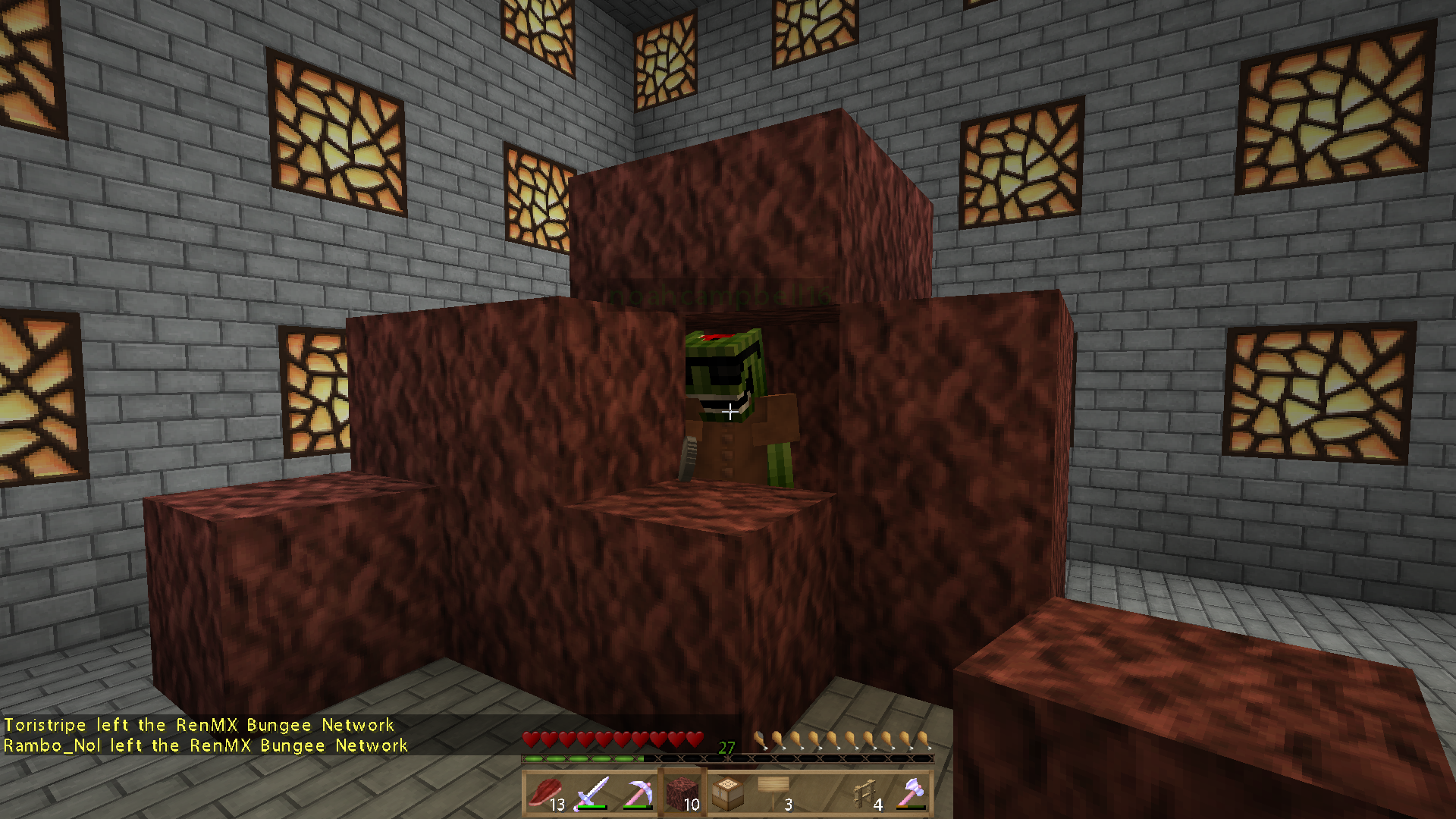
Task: Click the green experience progress bar
Action: (x=584, y=757)
